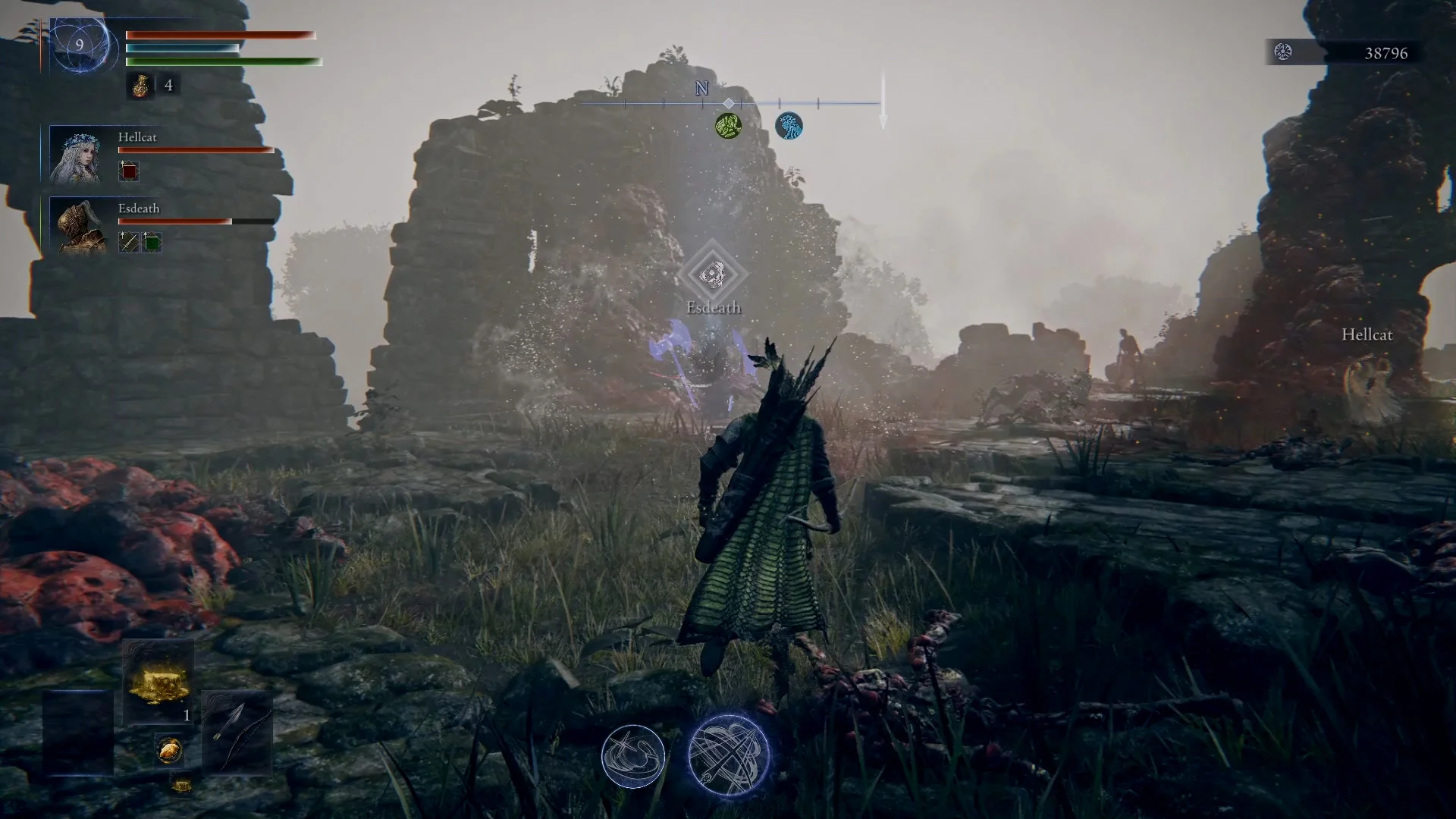Select the bow and arrow weapon slot
This screenshot has width=1456, height=819.
(237, 732)
